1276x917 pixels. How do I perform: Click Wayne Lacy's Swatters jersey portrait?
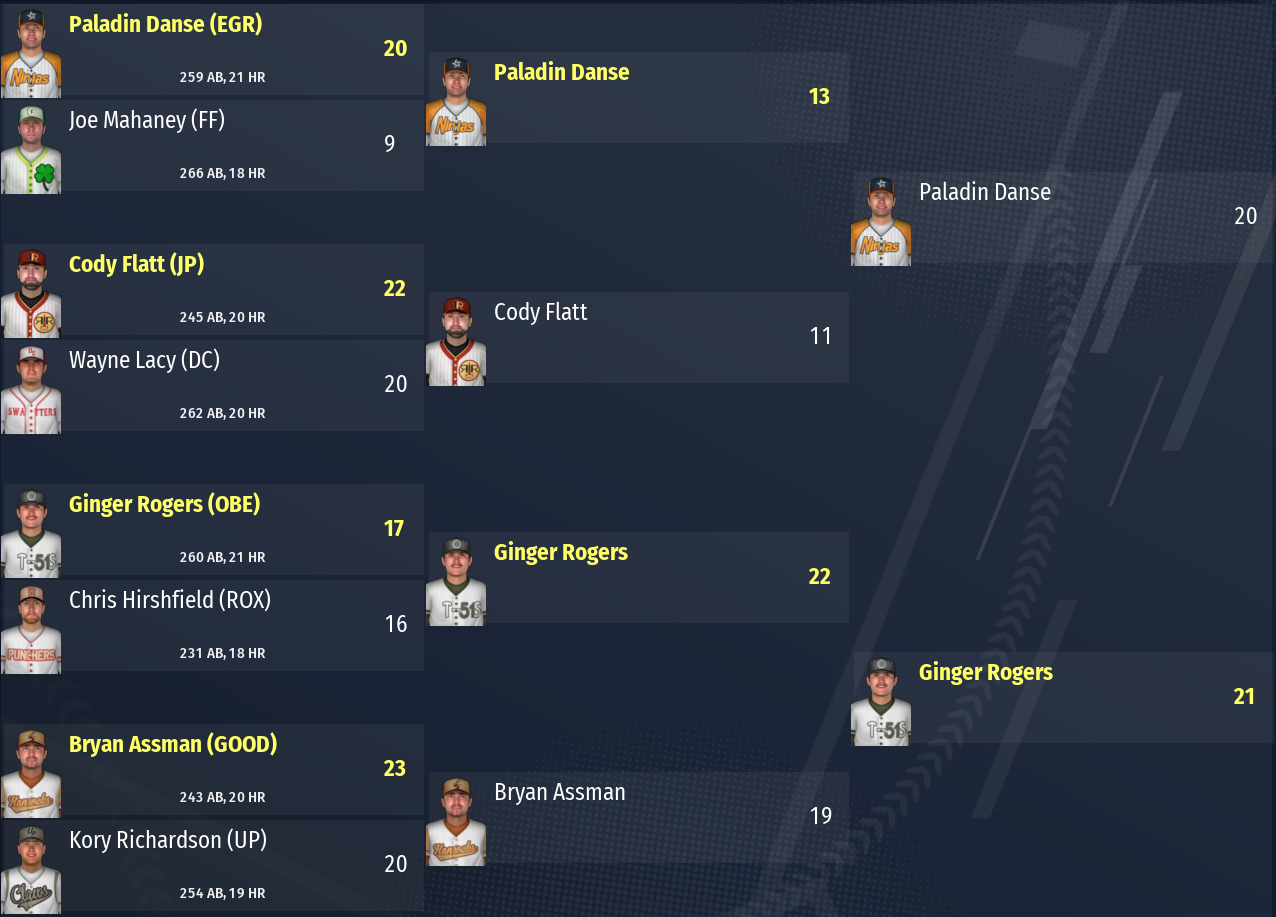click(x=31, y=390)
